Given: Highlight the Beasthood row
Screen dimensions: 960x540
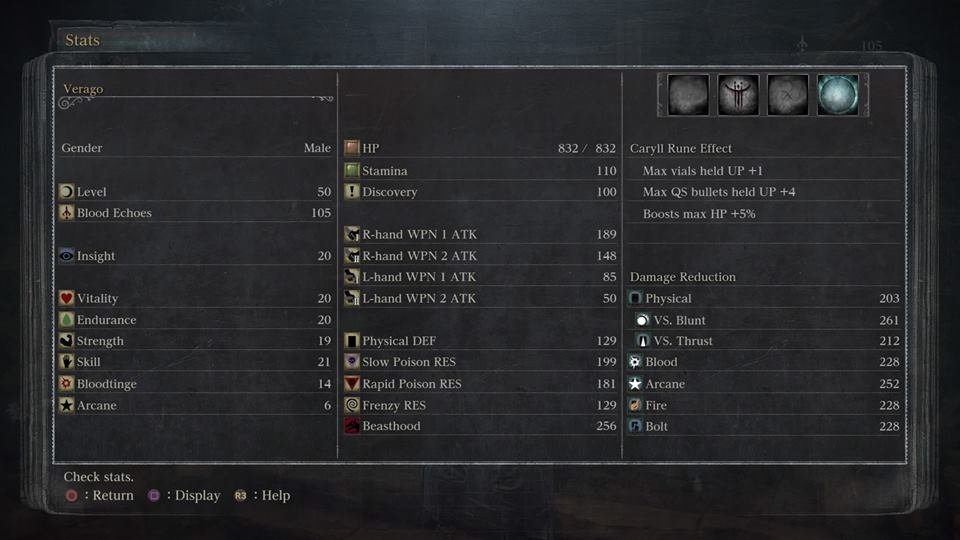Looking at the screenshot, I should coord(480,426).
